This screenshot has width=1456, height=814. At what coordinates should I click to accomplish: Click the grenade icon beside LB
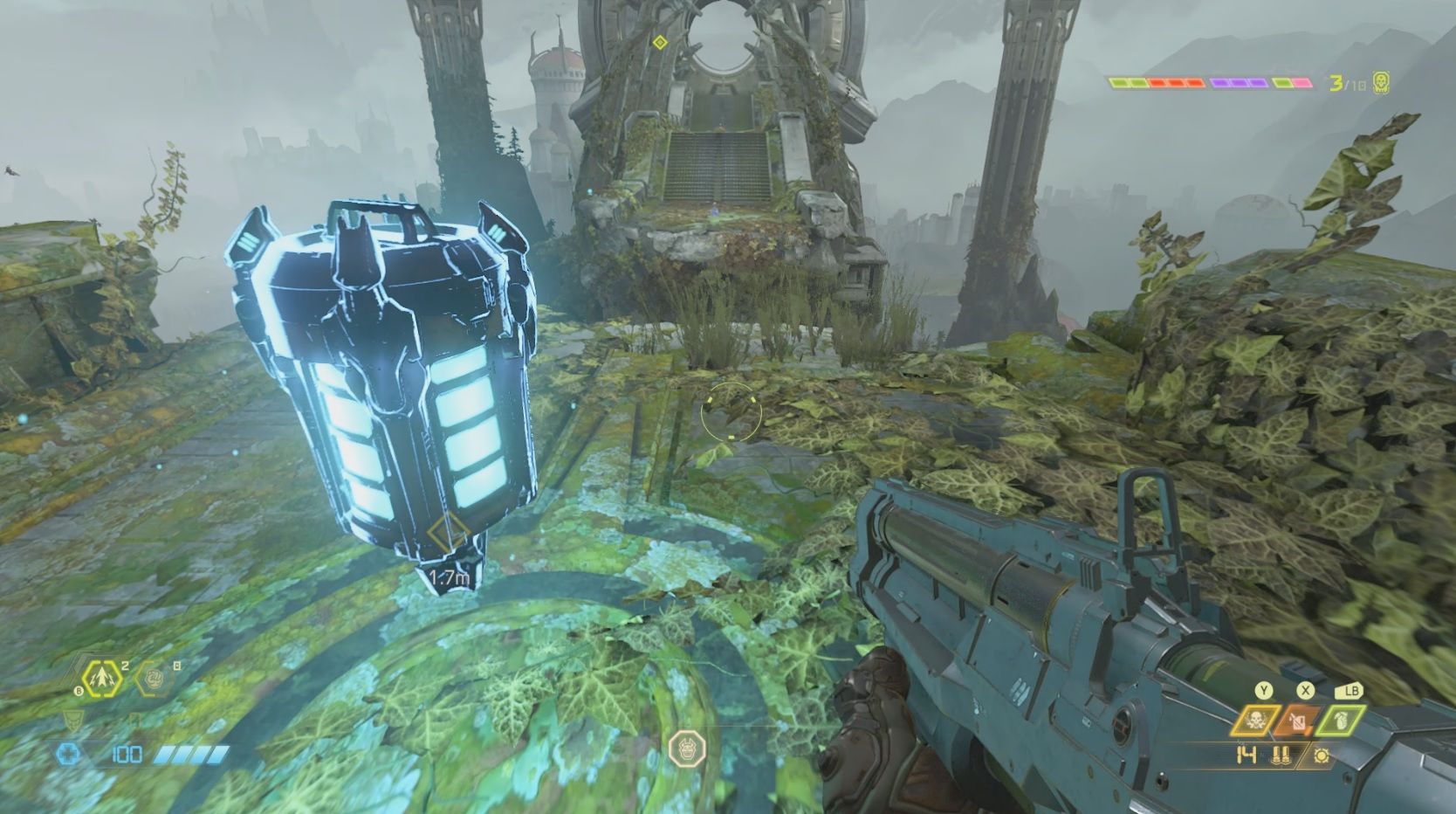[x=1341, y=721]
